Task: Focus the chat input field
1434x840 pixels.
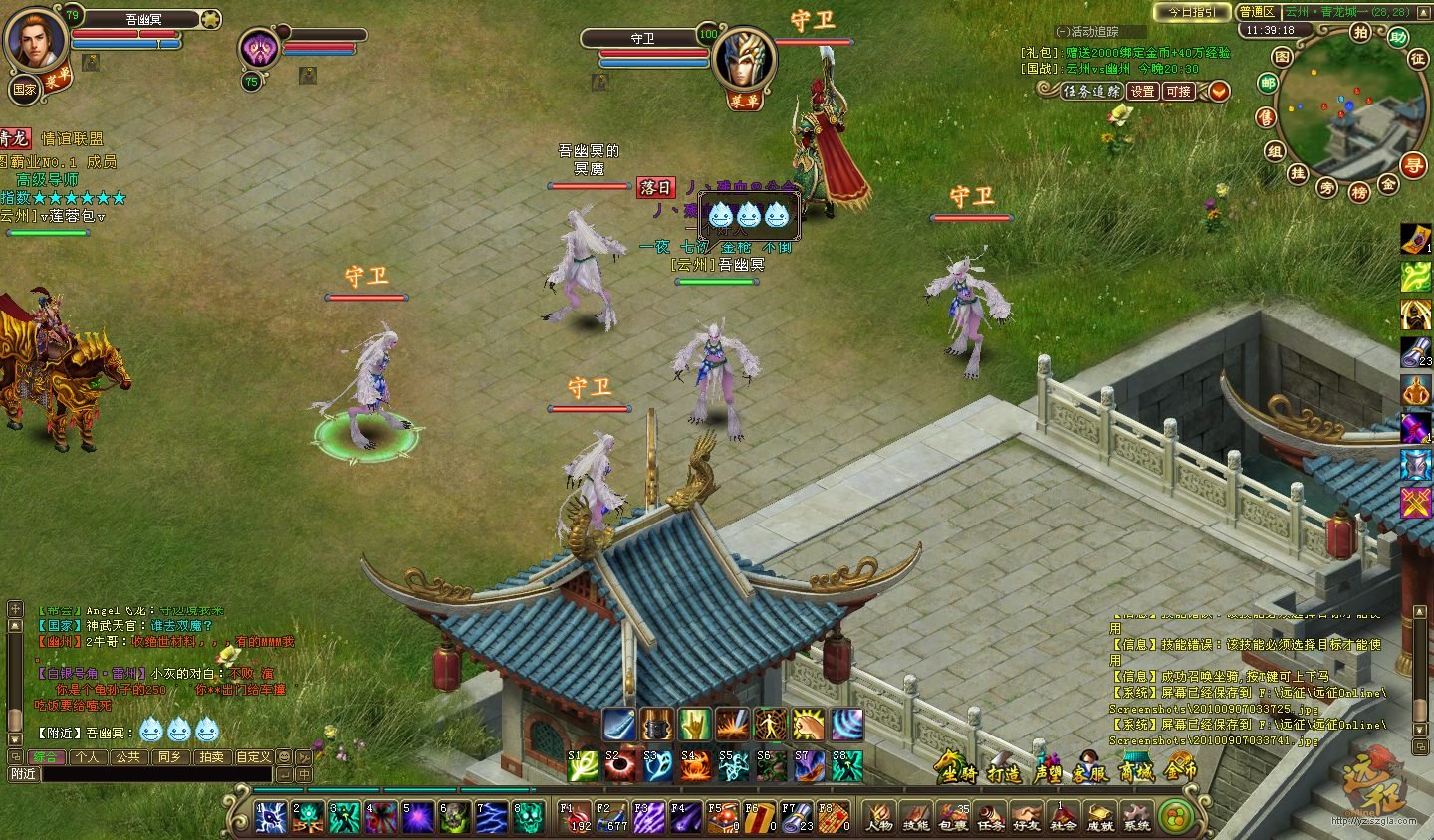Action: point(154,773)
